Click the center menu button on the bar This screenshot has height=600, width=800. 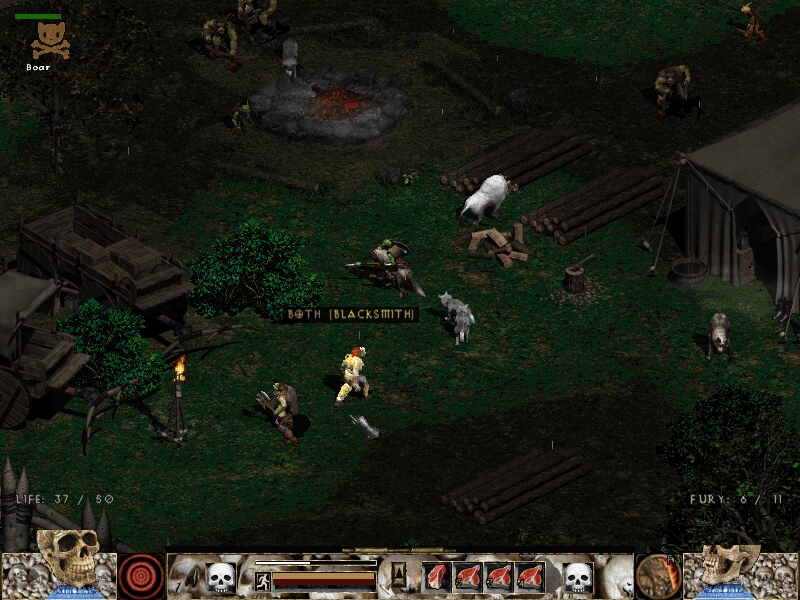(399, 575)
